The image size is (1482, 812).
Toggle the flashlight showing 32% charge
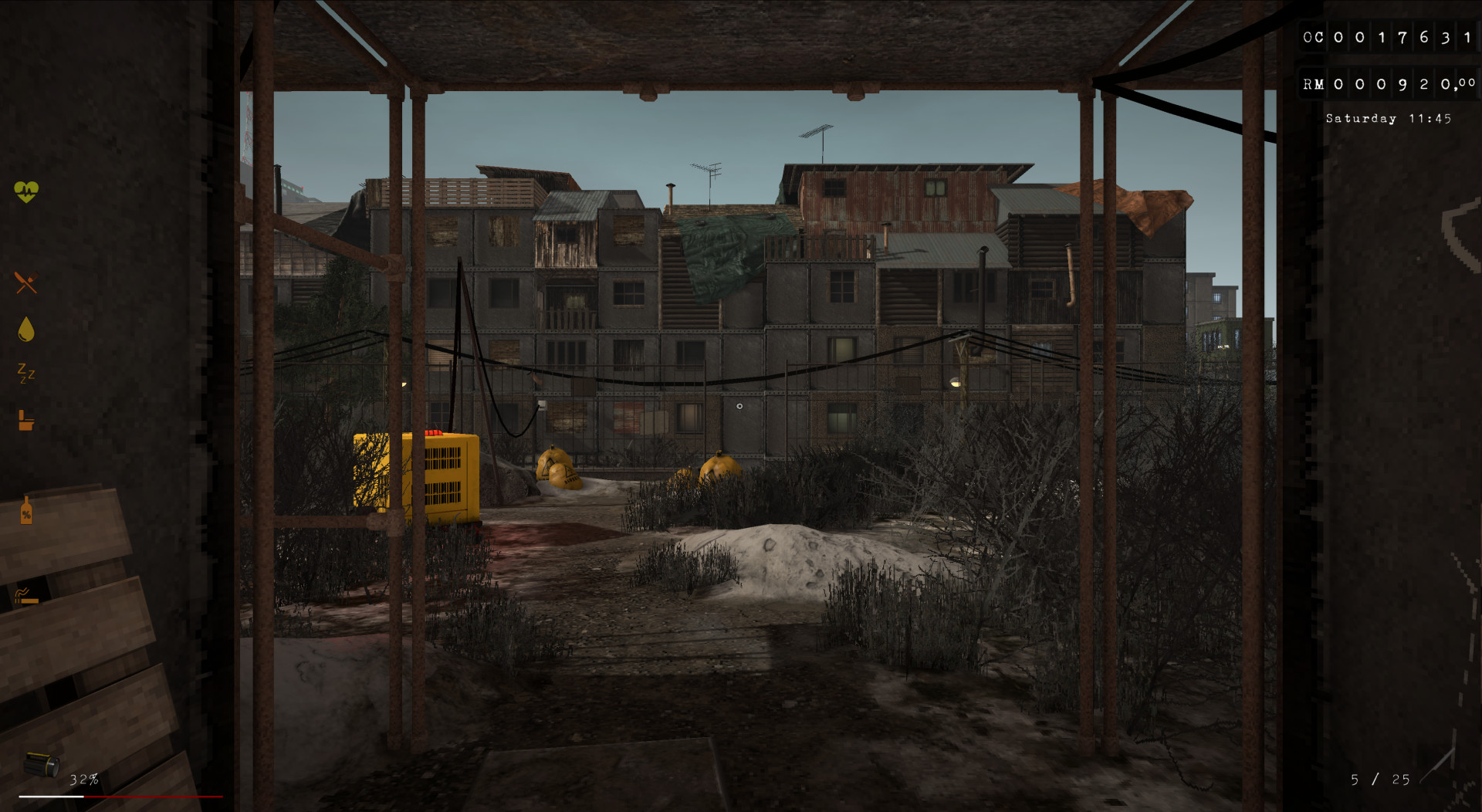pos(83,779)
